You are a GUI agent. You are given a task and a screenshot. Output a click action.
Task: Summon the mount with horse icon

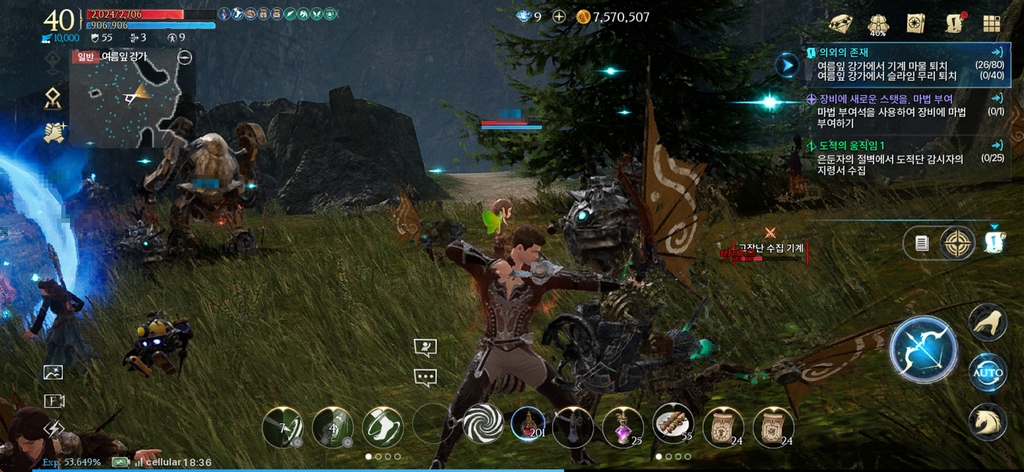(x=987, y=421)
